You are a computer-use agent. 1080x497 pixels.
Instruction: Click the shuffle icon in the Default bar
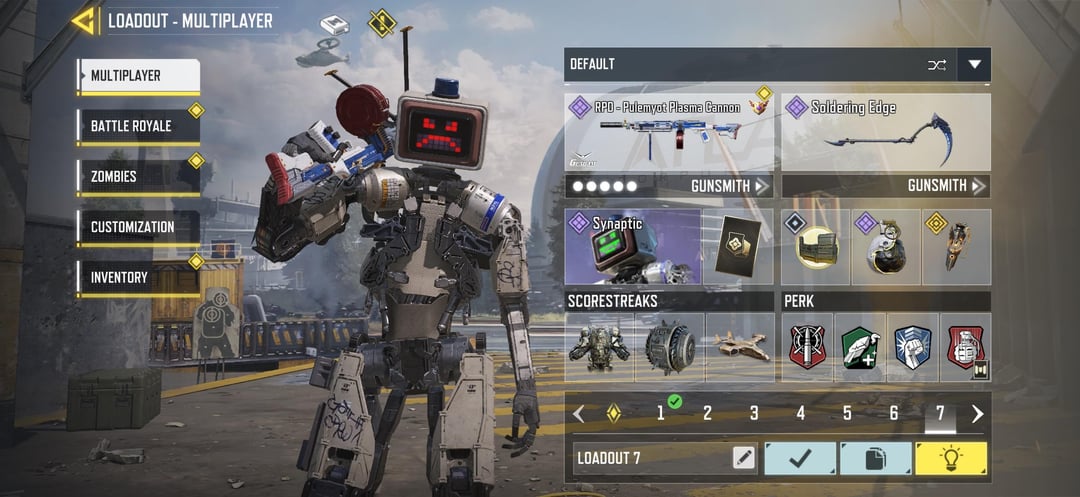tap(936, 65)
